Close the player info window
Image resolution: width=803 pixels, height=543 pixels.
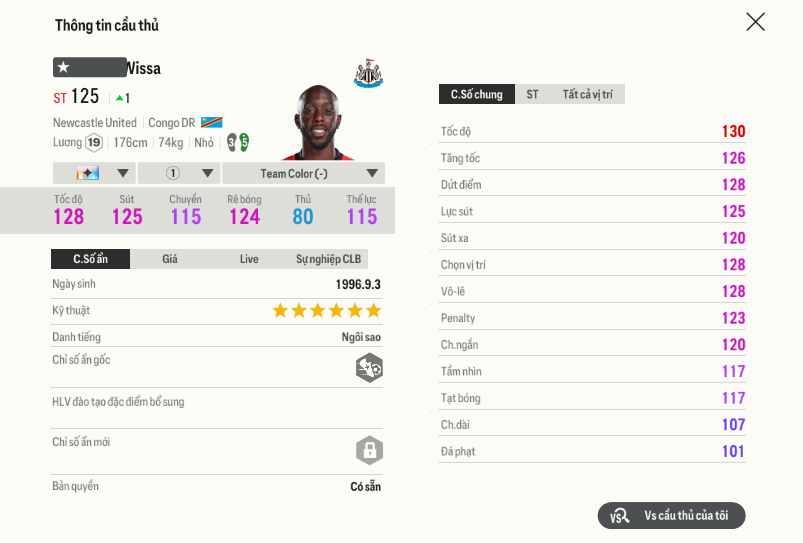pyautogui.click(x=755, y=22)
